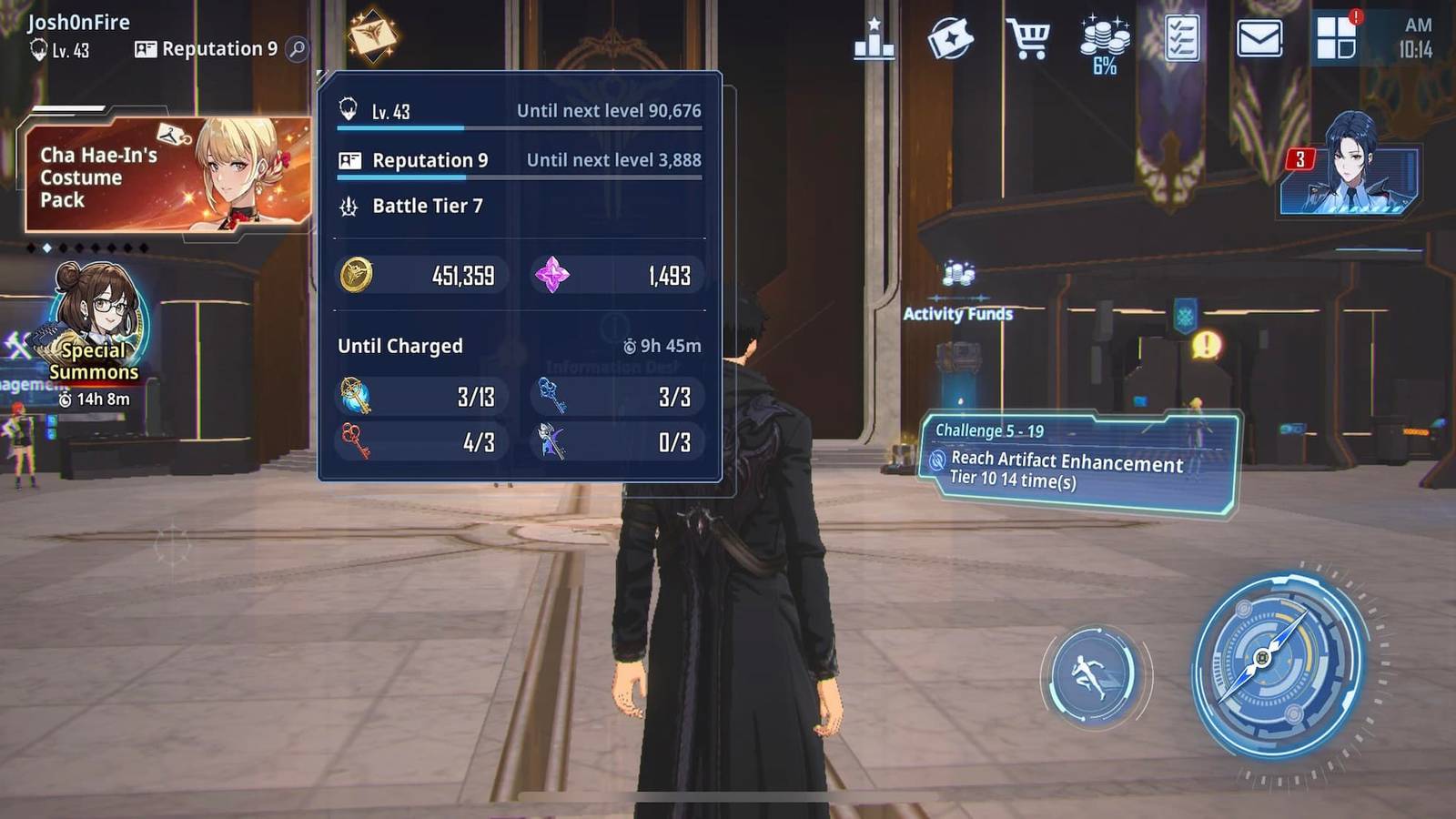This screenshot has height=819, width=1456.
Task: Open the mail inbox envelope
Action: [1259, 38]
